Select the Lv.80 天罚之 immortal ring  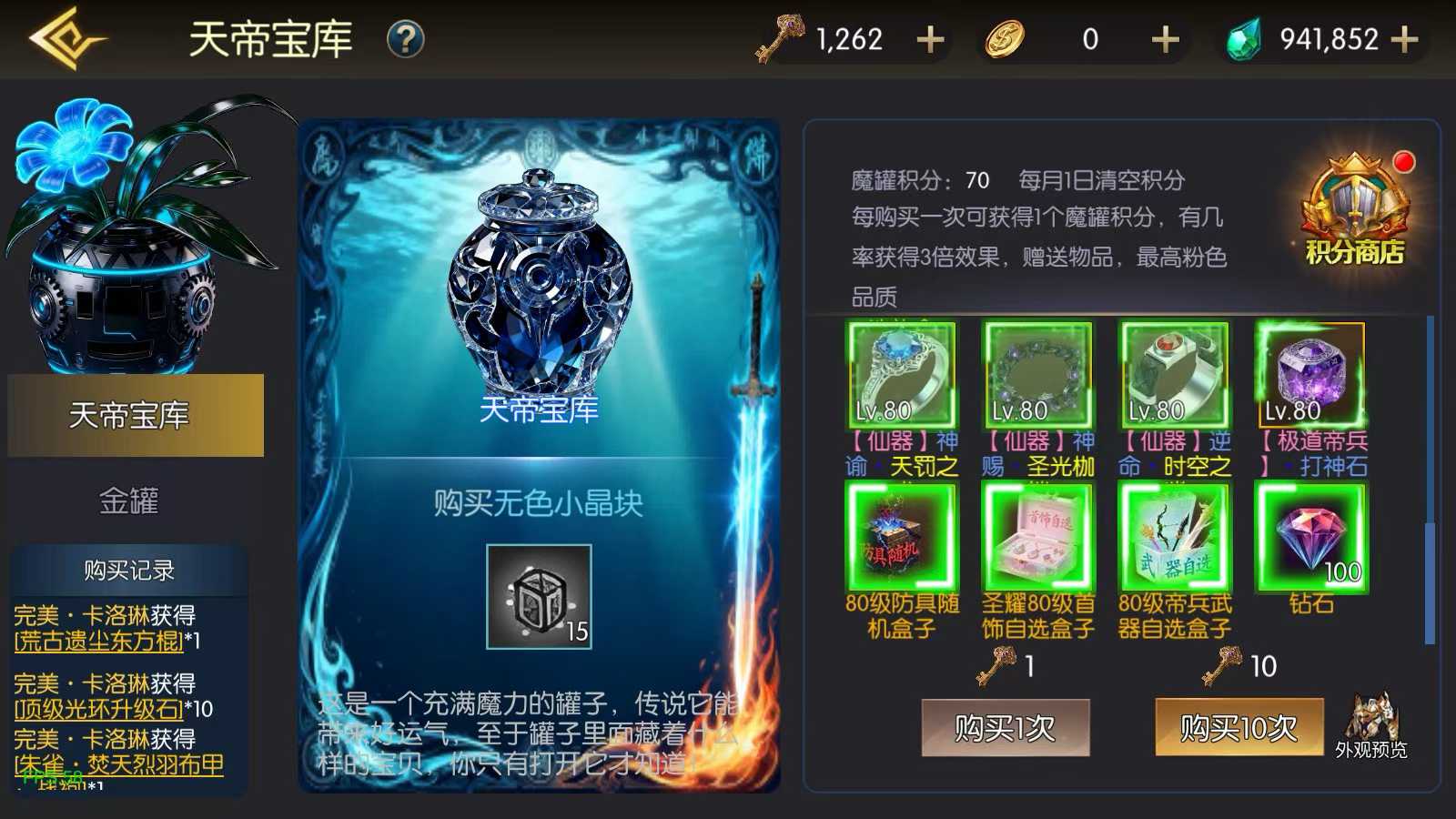pyautogui.click(x=900, y=373)
